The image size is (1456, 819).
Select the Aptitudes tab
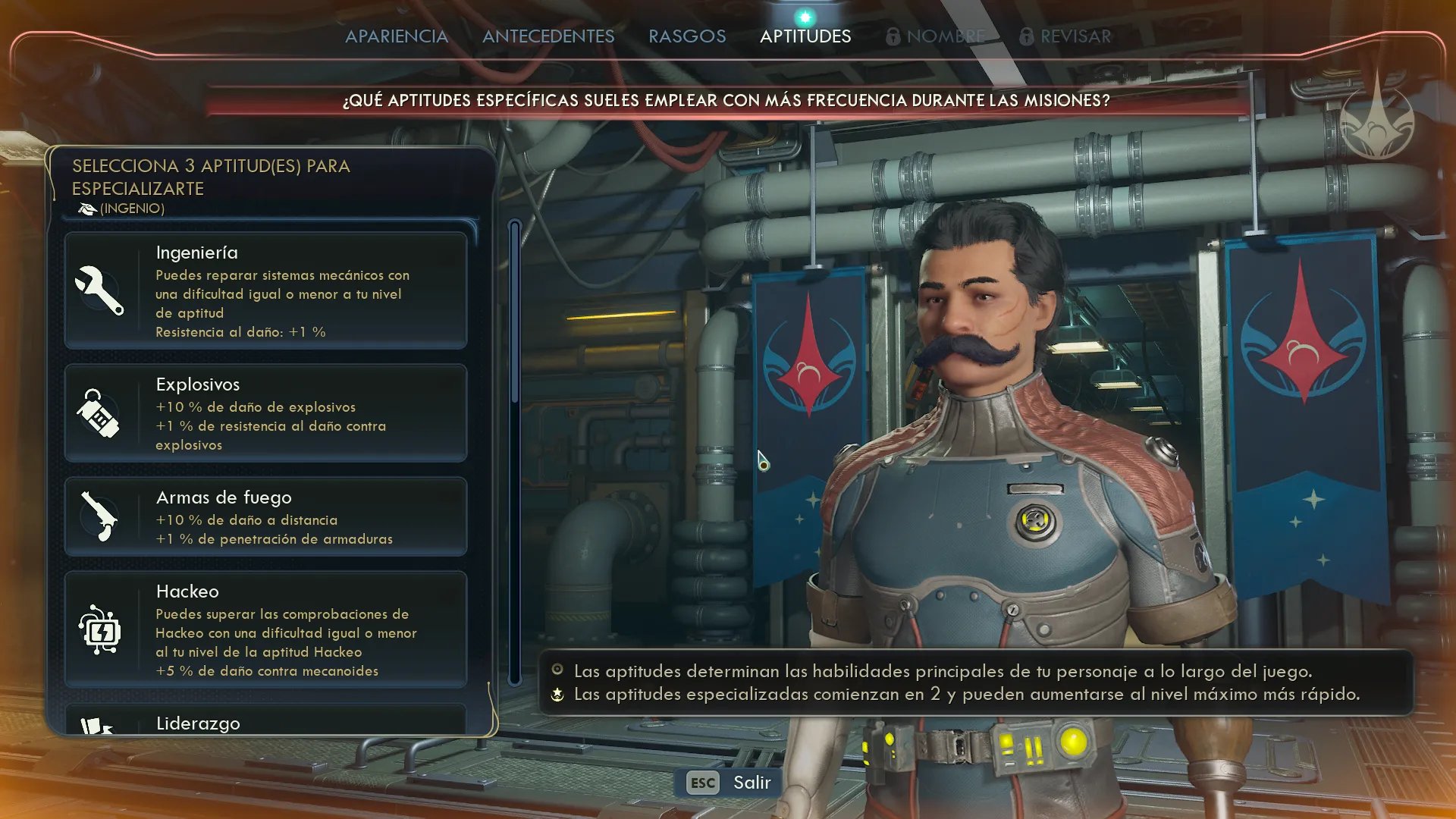point(805,36)
